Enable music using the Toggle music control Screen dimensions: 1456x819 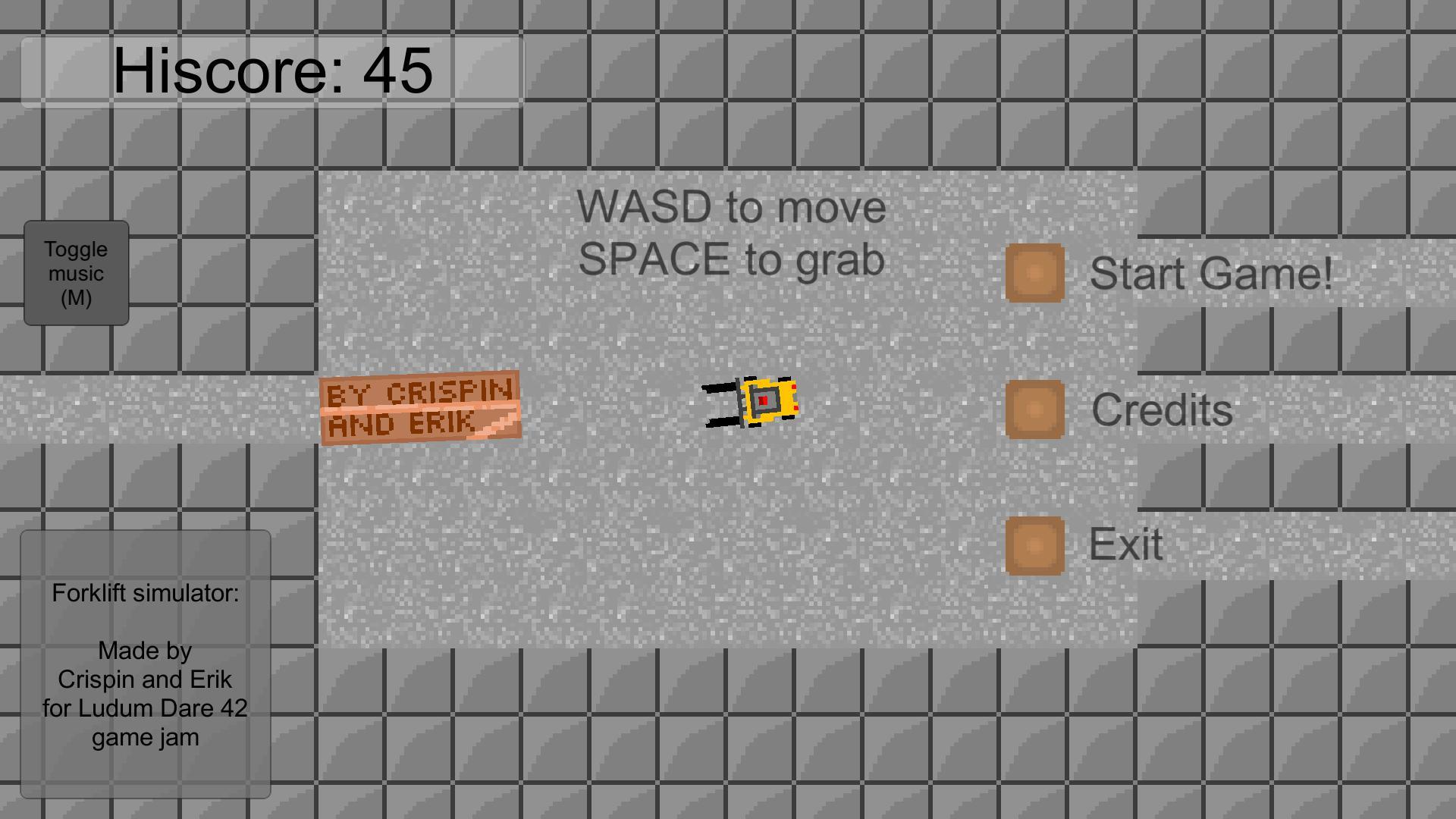[76, 275]
